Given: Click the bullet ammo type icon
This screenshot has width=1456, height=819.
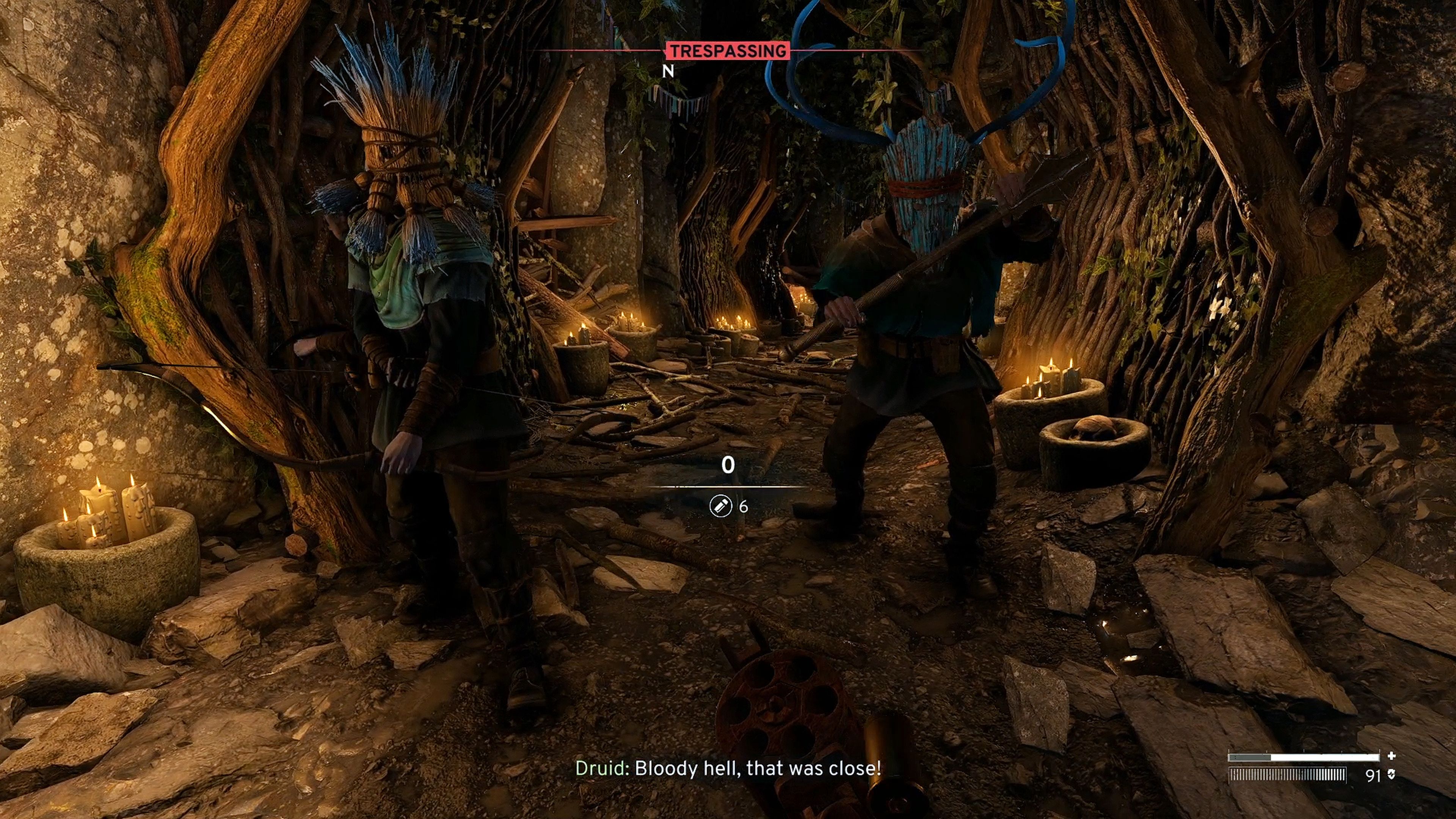Looking at the screenshot, I should pos(720,506).
